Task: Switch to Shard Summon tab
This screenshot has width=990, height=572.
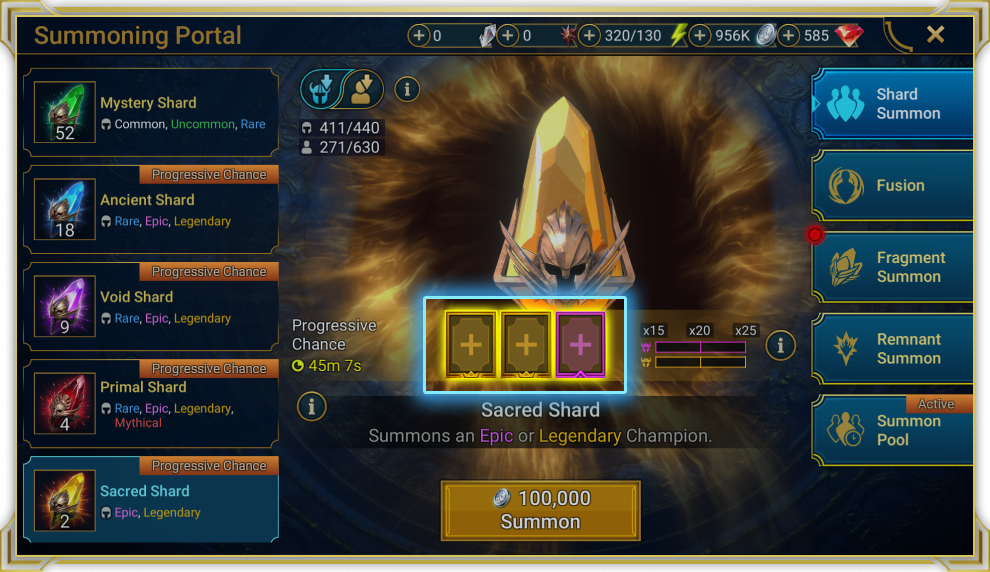Action: [x=892, y=104]
